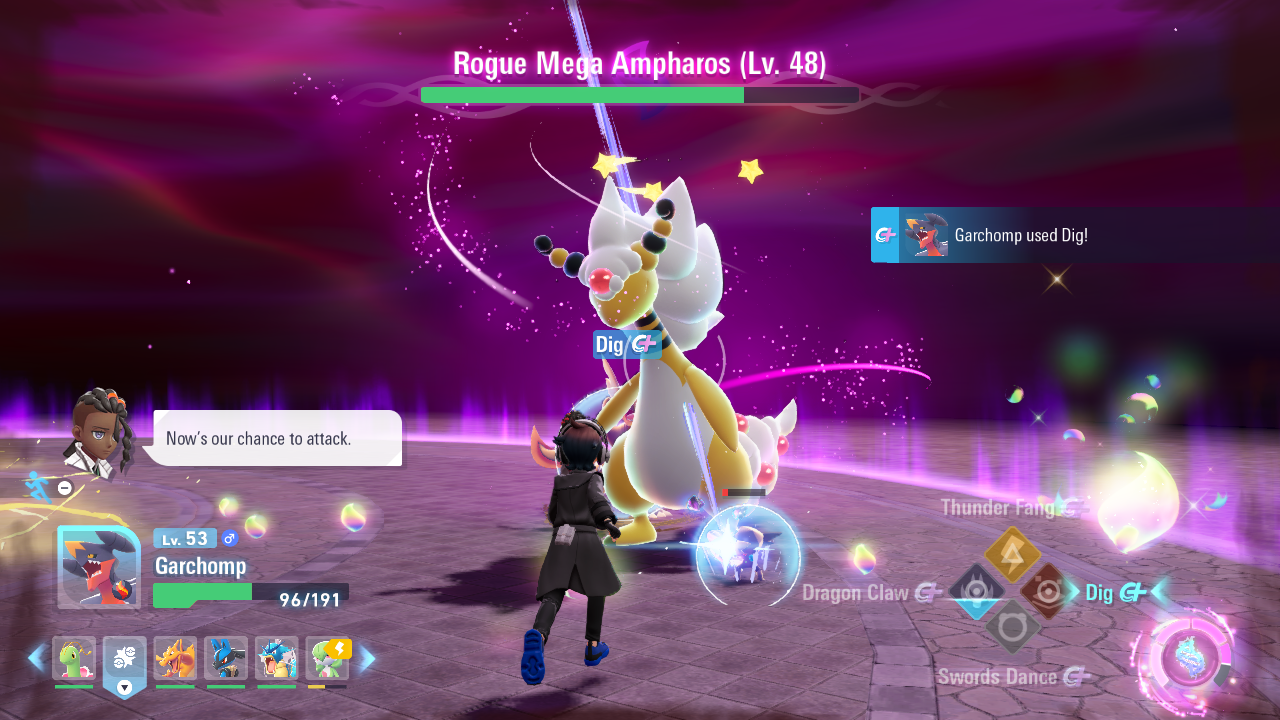Activate the Dig move icon
The image size is (1280, 720).
(x=1048, y=592)
